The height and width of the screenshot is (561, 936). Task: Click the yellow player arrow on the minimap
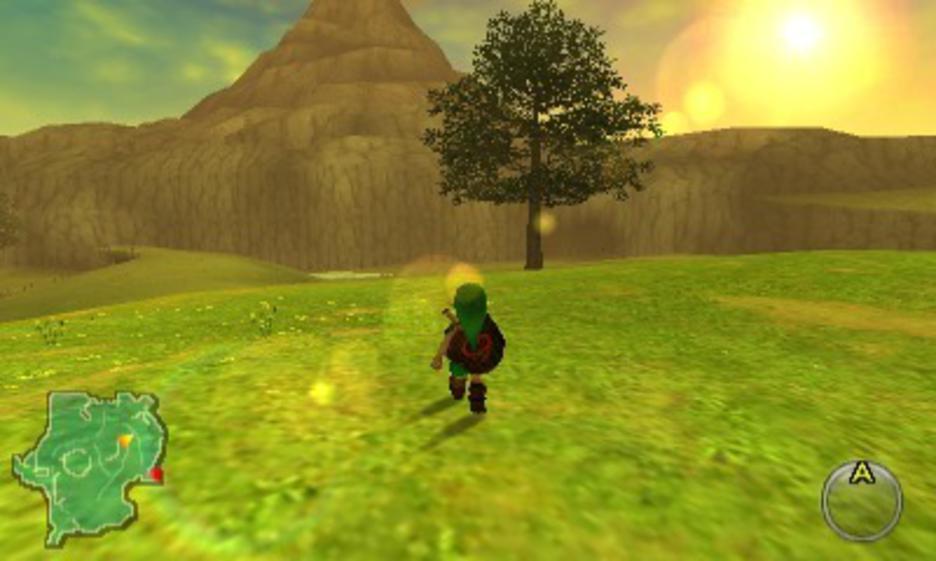[x=125, y=440]
